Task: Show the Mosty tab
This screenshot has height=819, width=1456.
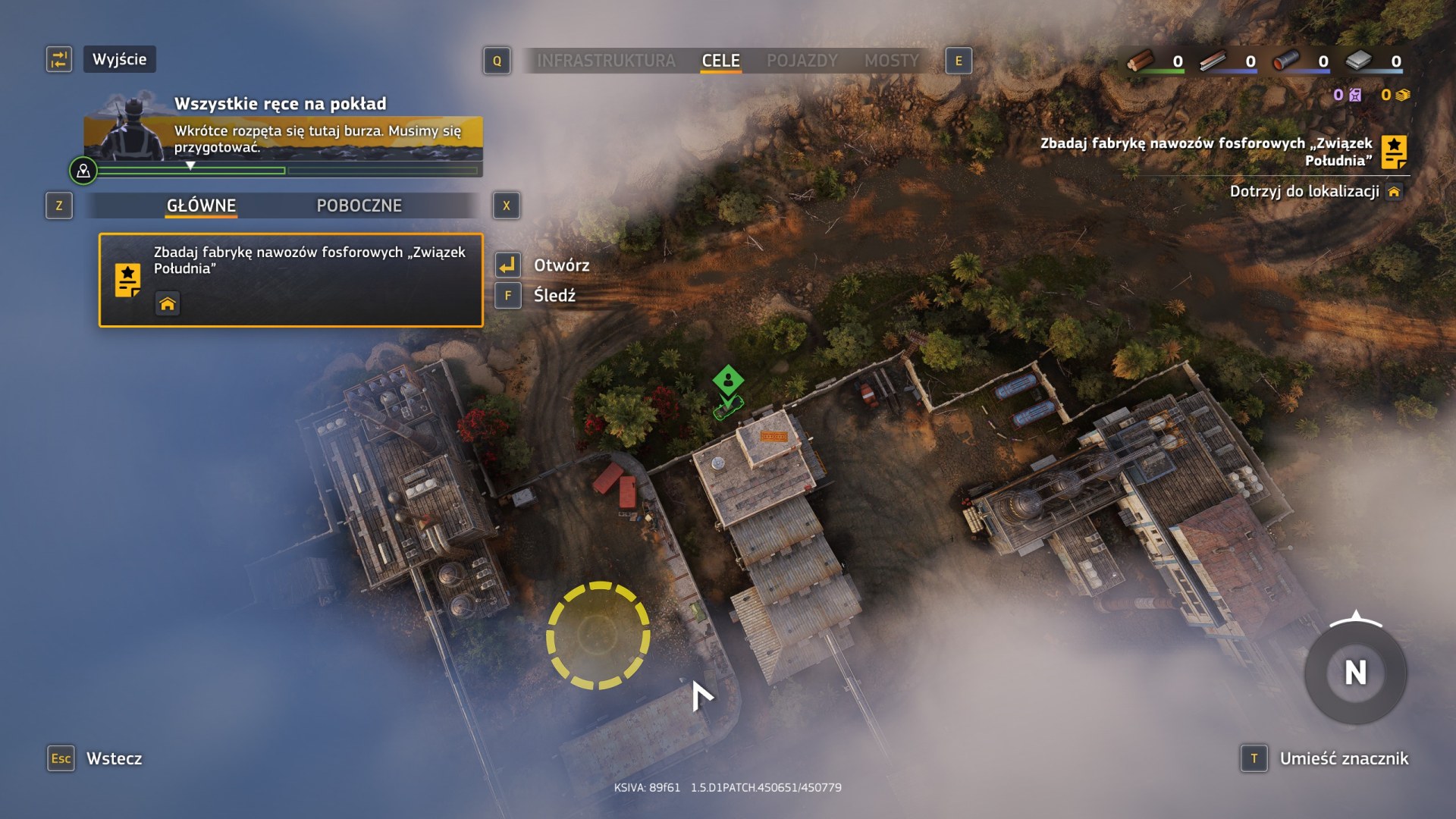Action: click(891, 61)
